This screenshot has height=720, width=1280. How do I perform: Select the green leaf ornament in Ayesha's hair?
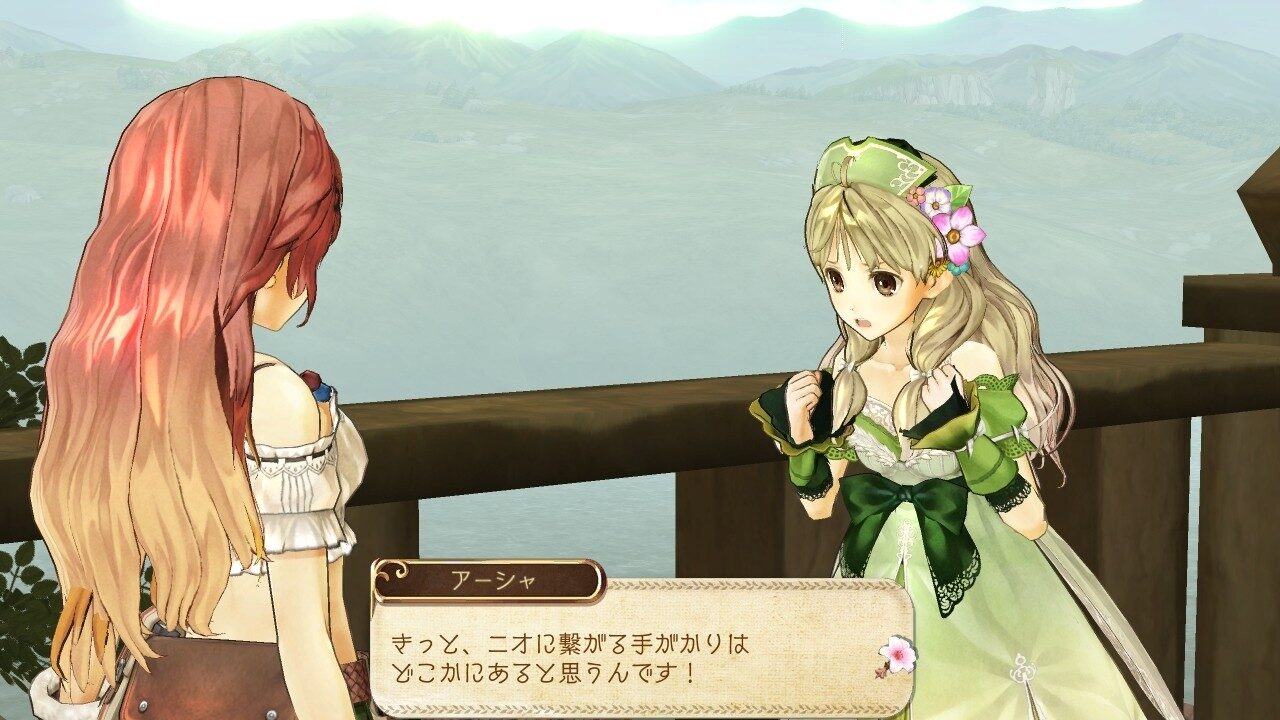[x=958, y=192]
